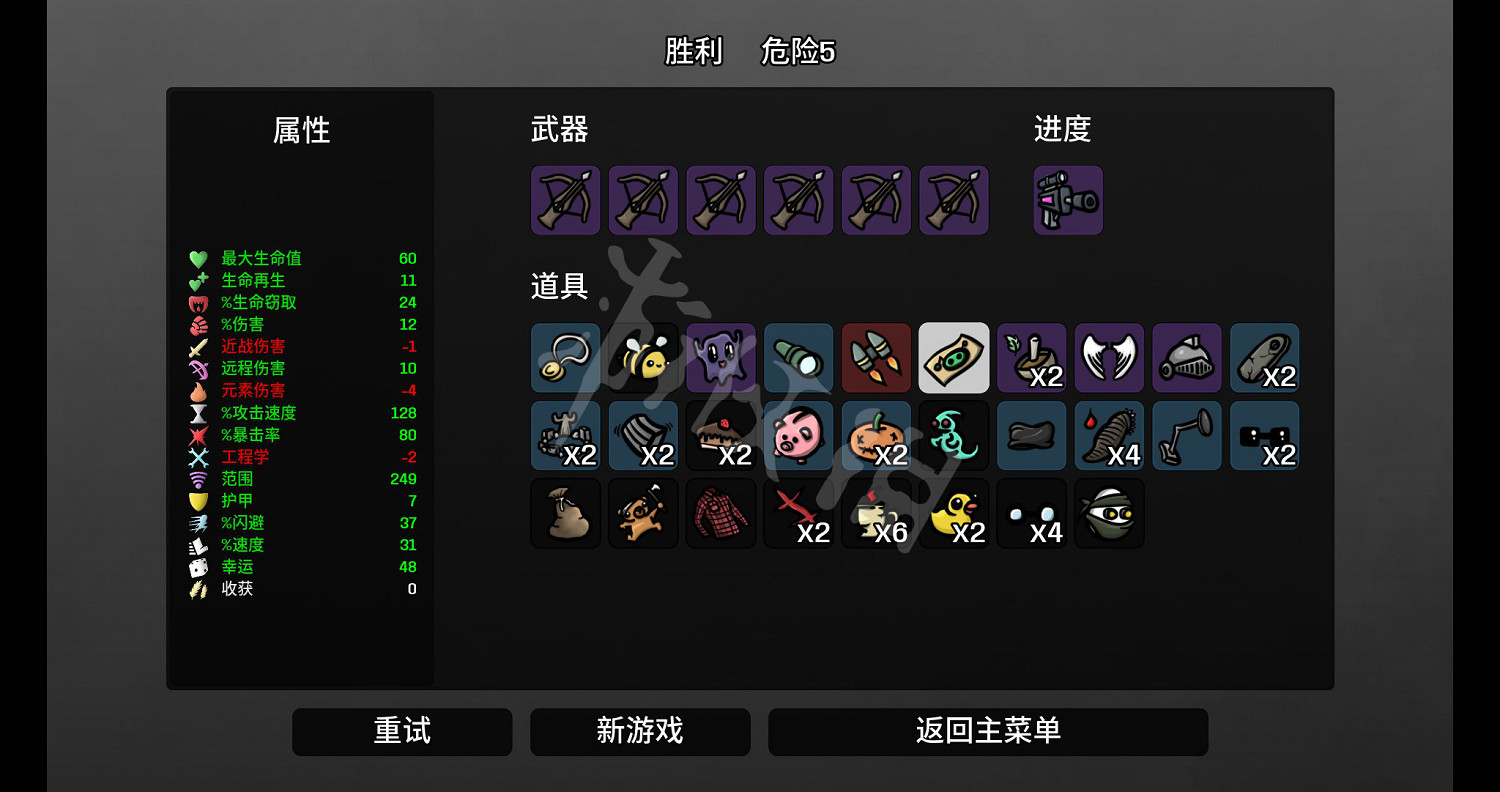Open the cake slice x2 item
Viewport: 1500px width, 792px height.
coord(721,435)
